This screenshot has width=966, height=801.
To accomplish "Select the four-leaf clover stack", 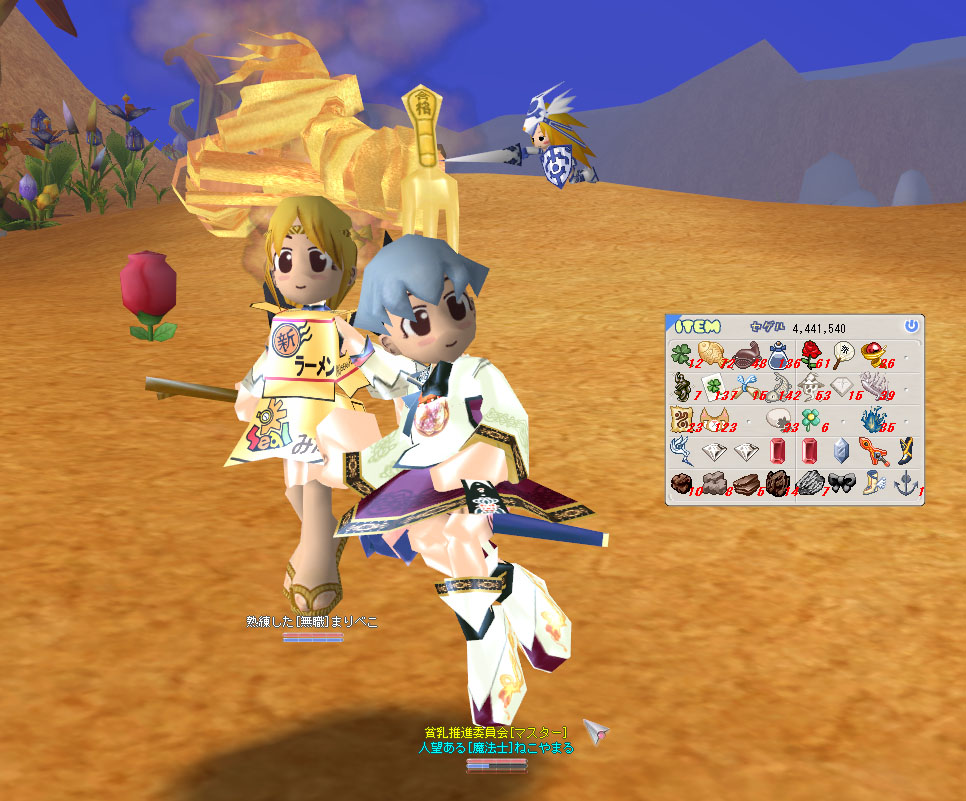I will pyautogui.click(x=682, y=355).
